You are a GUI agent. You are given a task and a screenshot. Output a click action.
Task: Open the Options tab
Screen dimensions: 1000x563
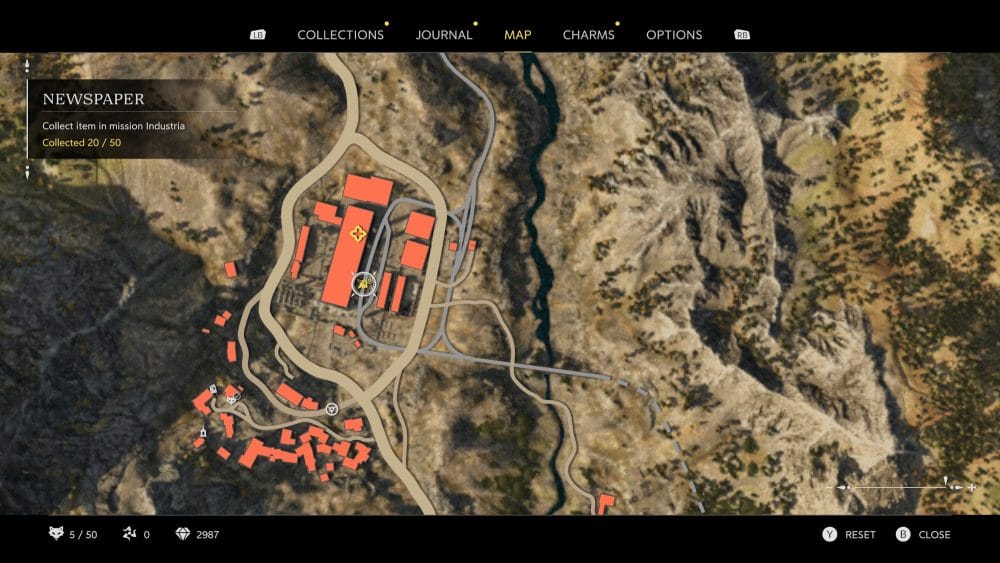pyautogui.click(x=674, y=35)
